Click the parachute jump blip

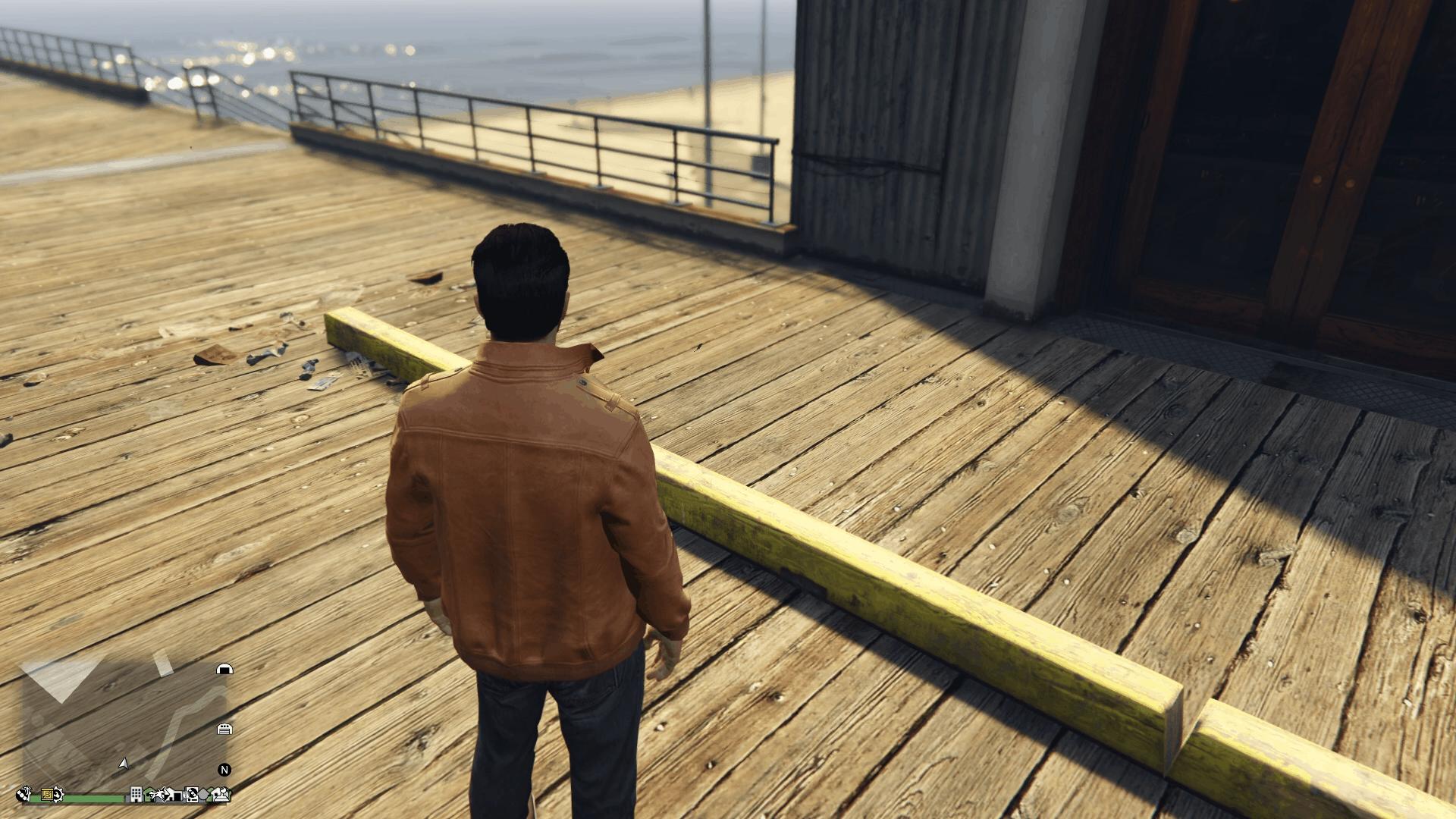(x=162, y=795)
